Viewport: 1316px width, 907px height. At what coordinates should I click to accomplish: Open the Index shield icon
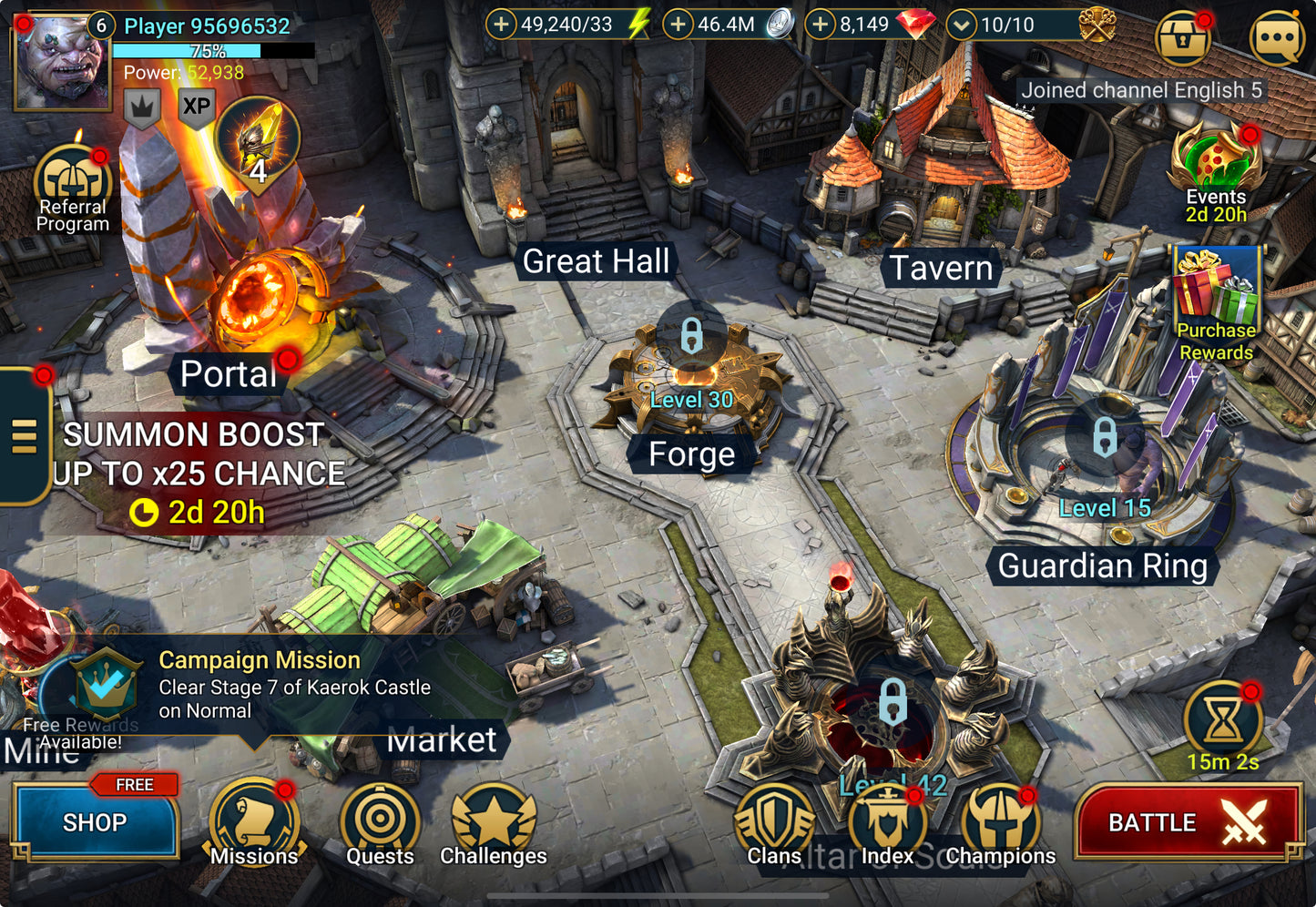pyautogui.click(x=888, y=820)
